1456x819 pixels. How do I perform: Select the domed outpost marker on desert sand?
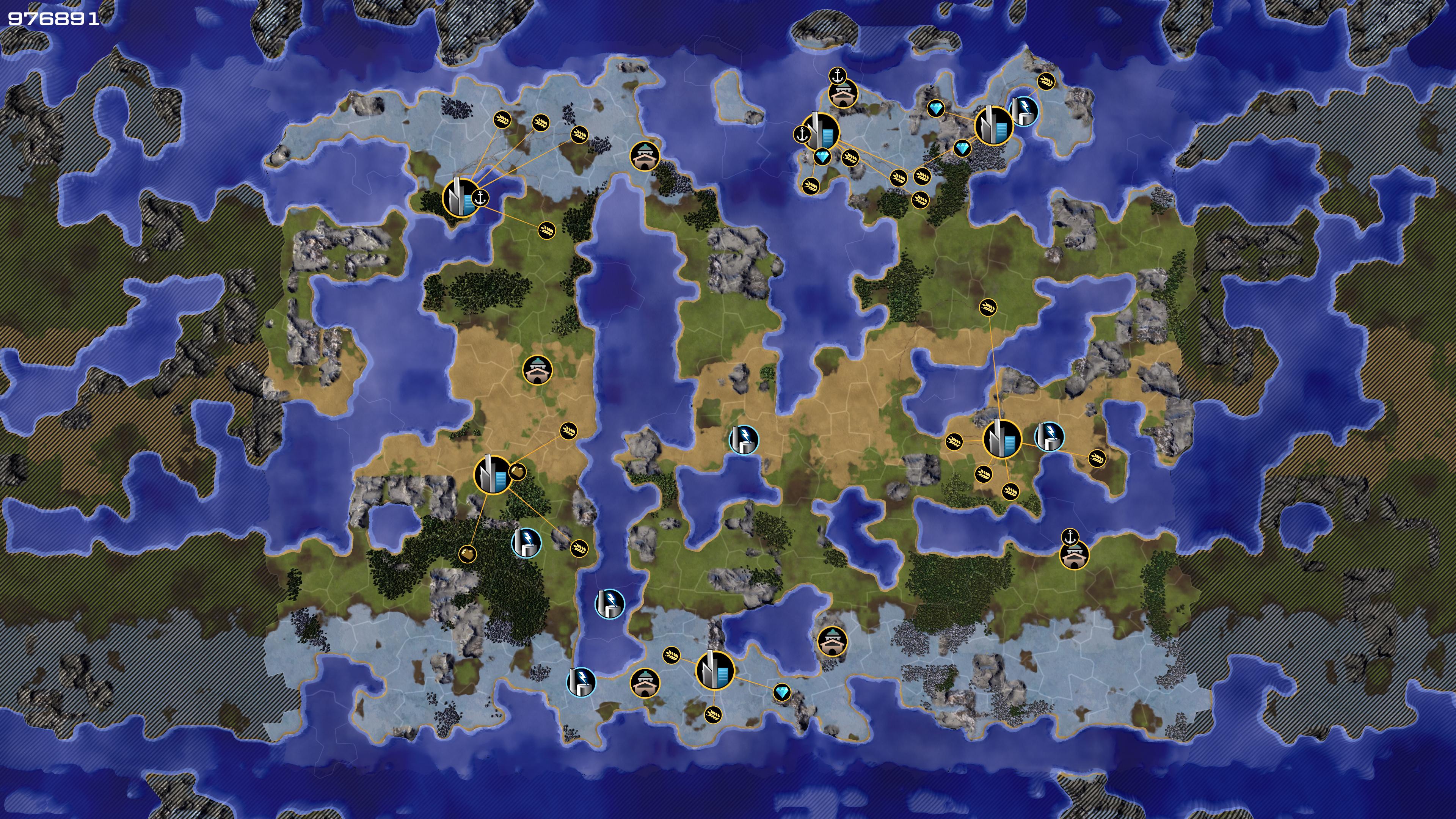pos(537,370)
